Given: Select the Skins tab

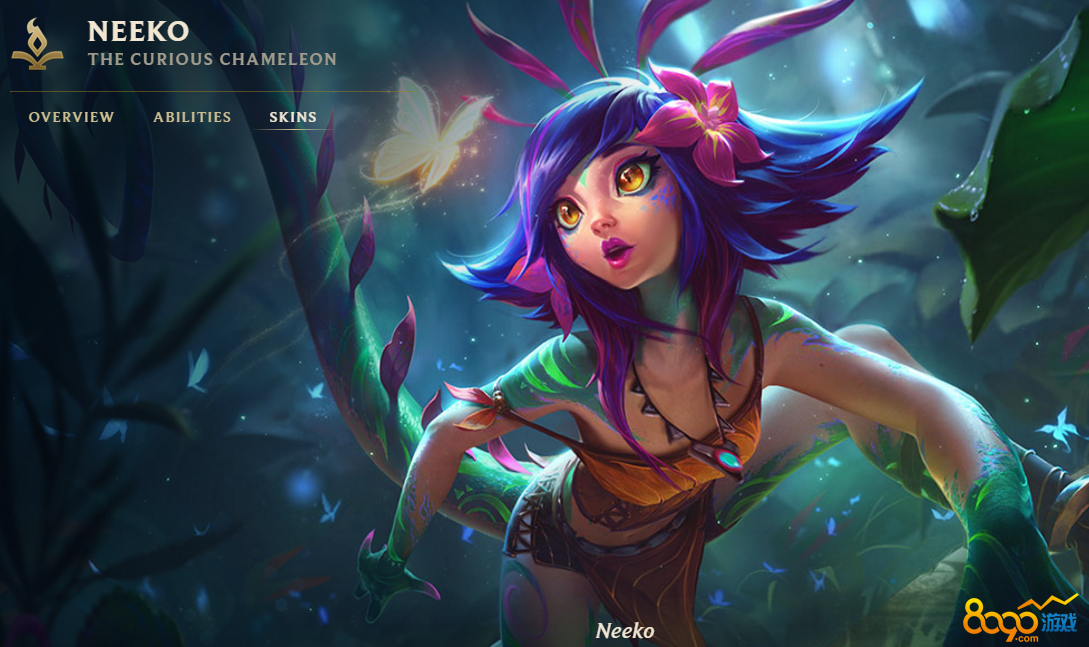Looking at the screenshot, I should [x=293, y=117].
